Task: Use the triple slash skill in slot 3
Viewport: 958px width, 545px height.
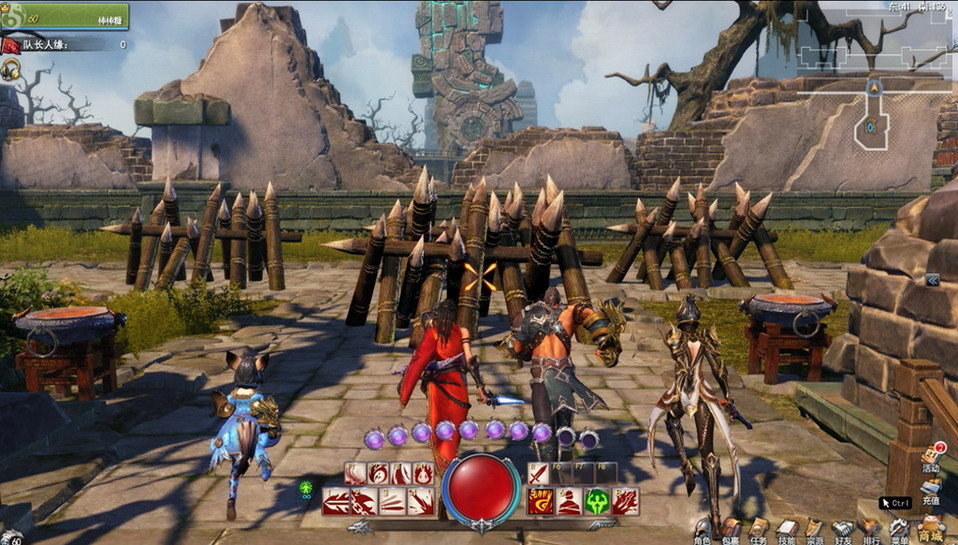Action: 393,501
